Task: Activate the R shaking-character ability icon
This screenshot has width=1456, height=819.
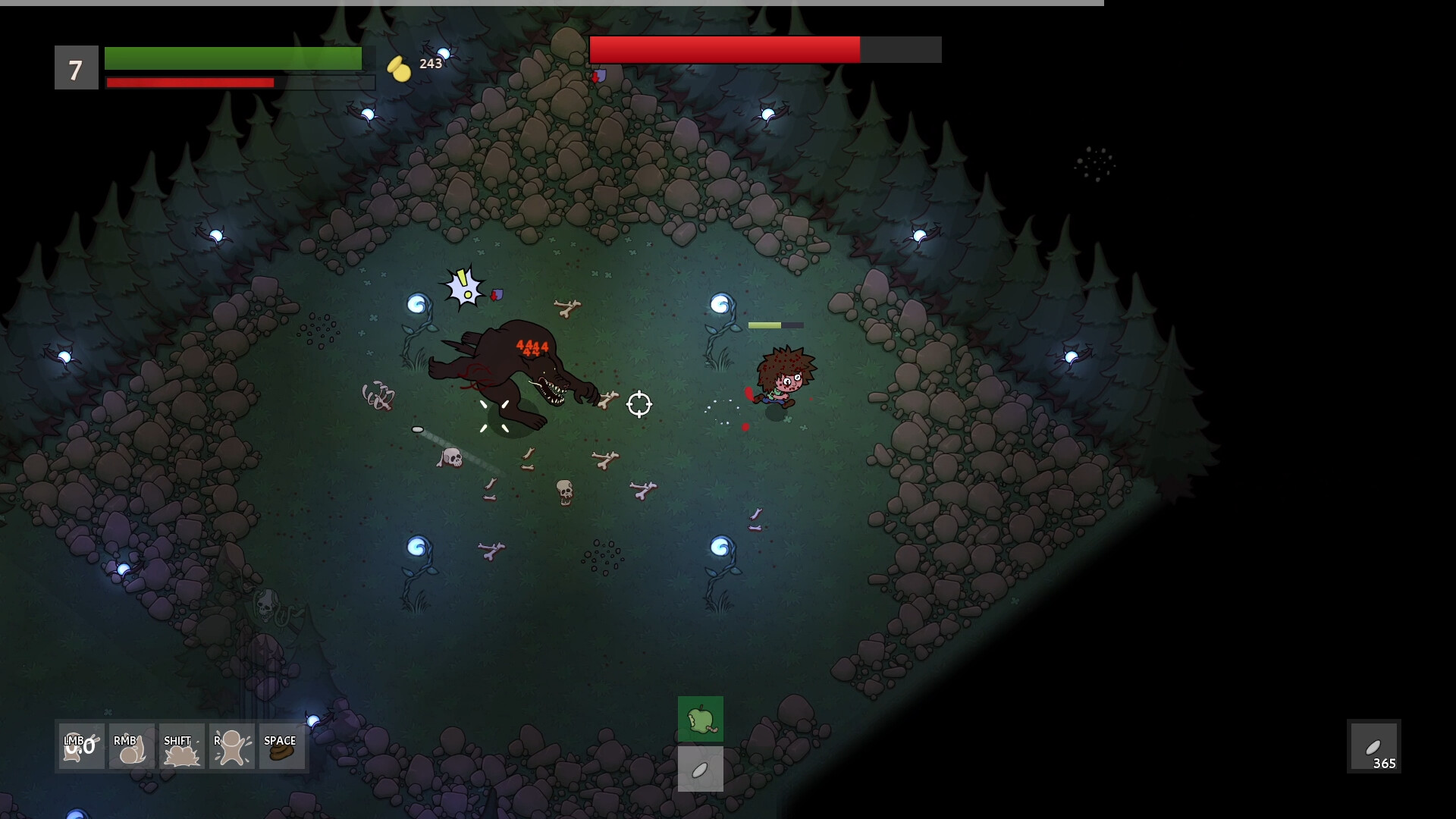Action: [x=231, y=746]
